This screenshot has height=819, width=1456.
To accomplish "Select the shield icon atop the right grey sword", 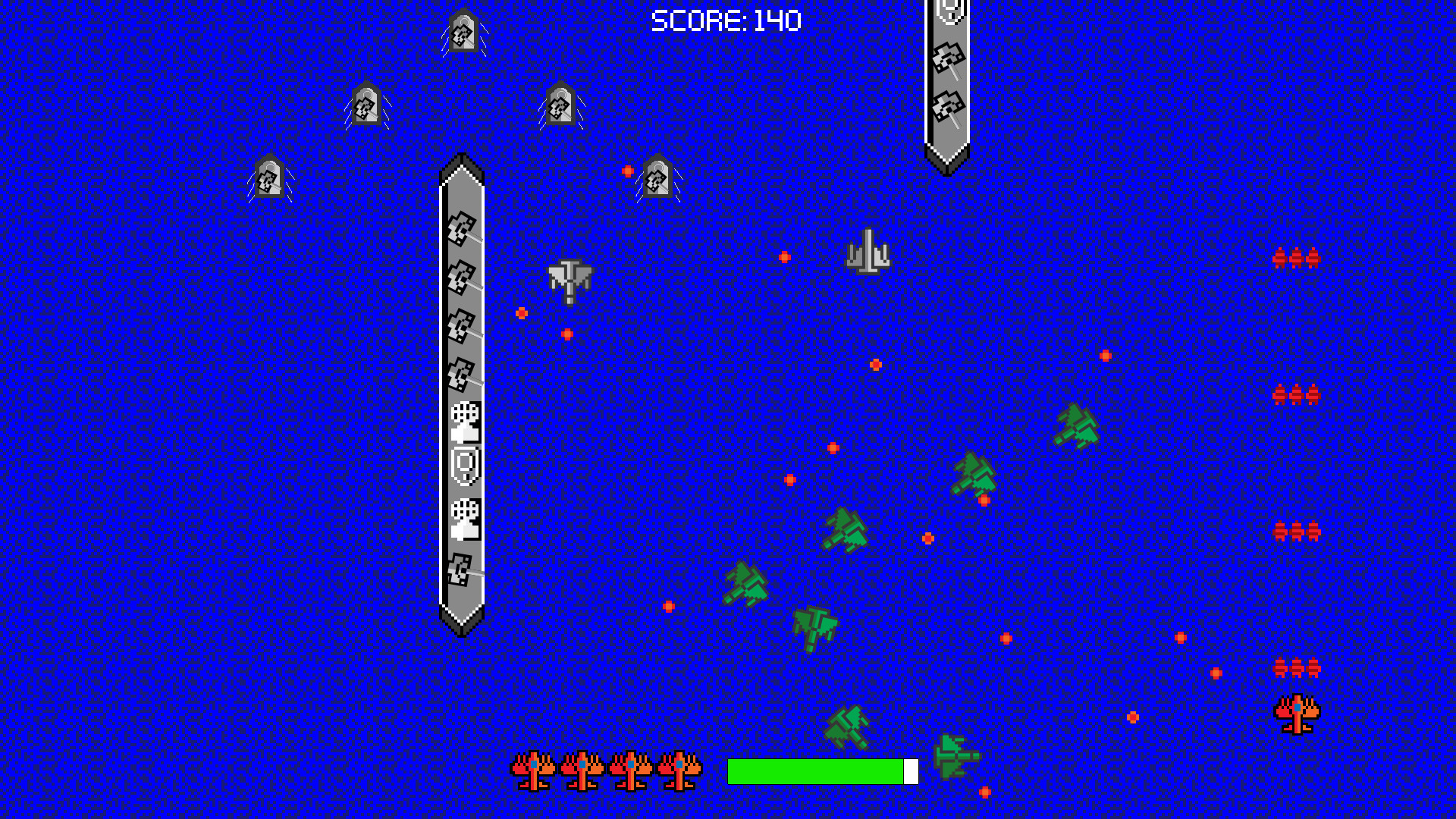I will point(949,11).
